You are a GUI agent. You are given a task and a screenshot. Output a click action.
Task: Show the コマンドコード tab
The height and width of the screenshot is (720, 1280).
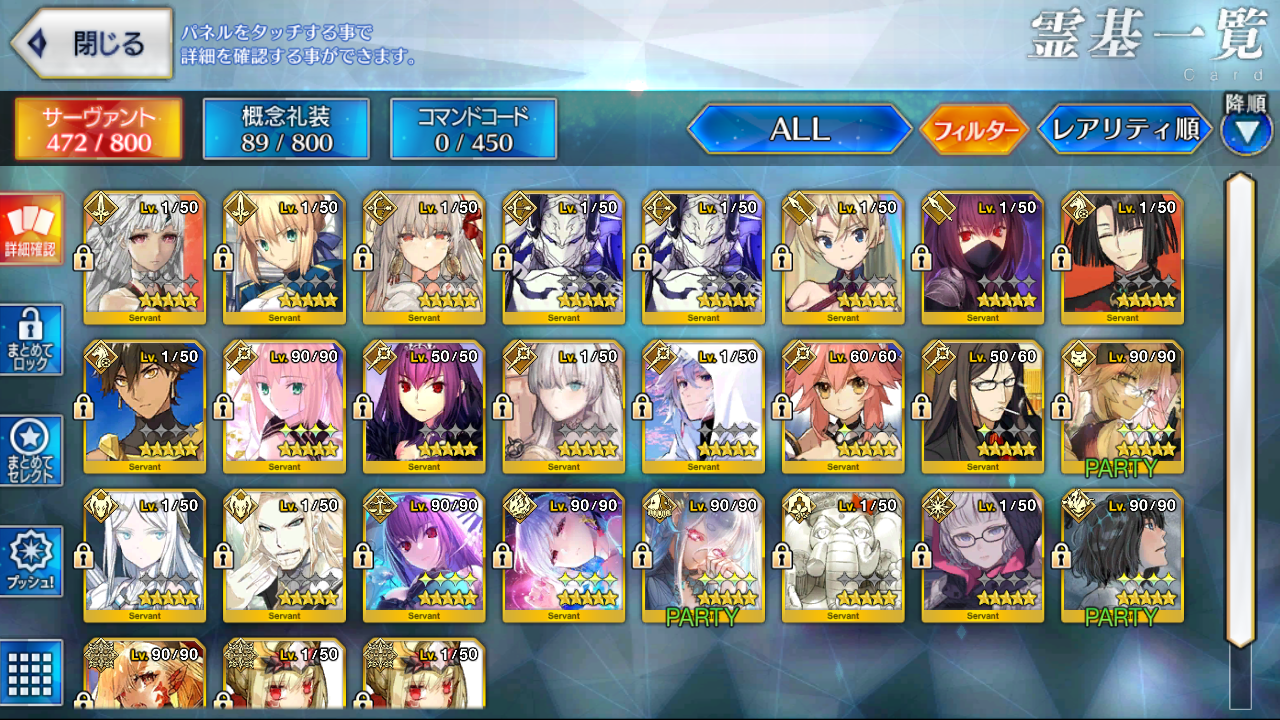click(x=473, y=129)
